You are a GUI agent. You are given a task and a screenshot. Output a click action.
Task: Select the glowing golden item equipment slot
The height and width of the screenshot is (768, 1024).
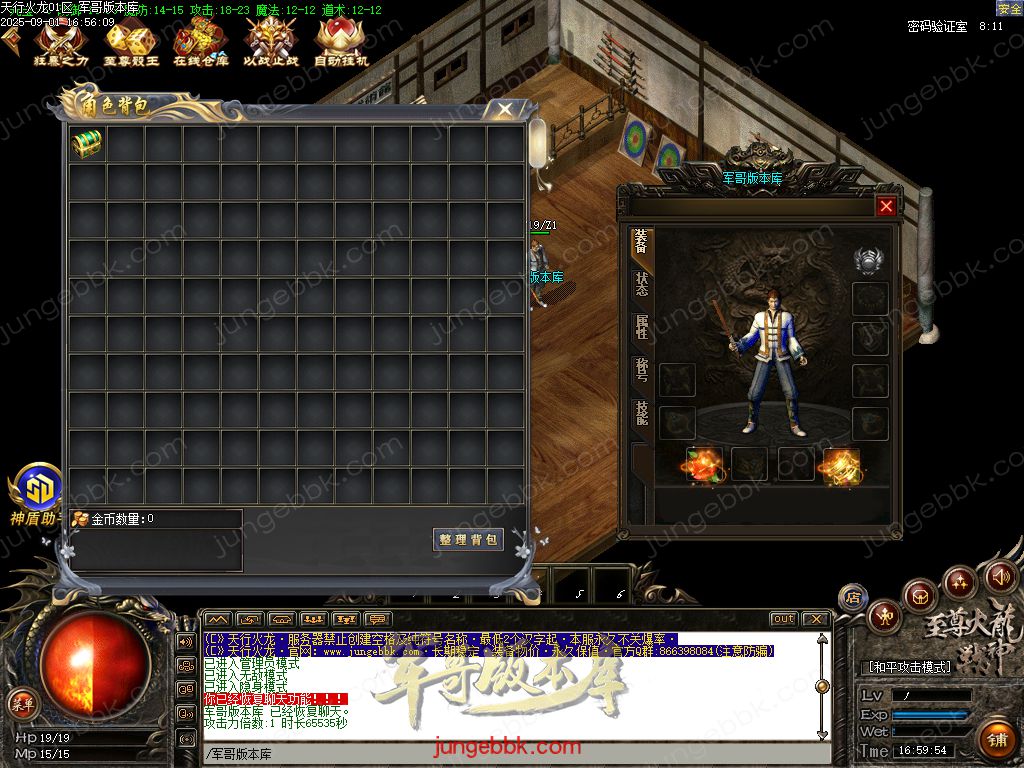(x=841, y=466)
